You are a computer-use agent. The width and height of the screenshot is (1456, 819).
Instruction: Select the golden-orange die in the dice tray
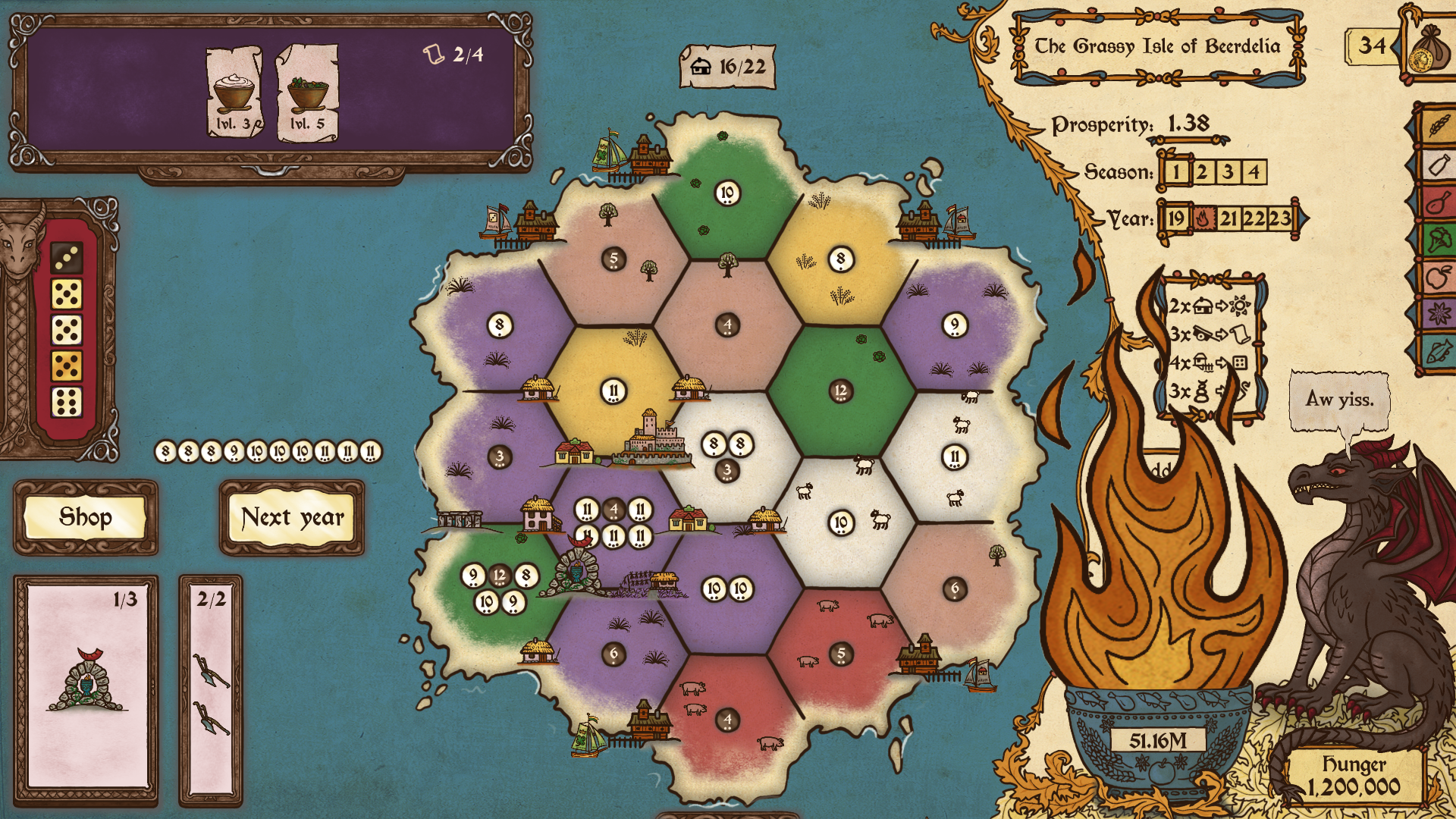67,366
